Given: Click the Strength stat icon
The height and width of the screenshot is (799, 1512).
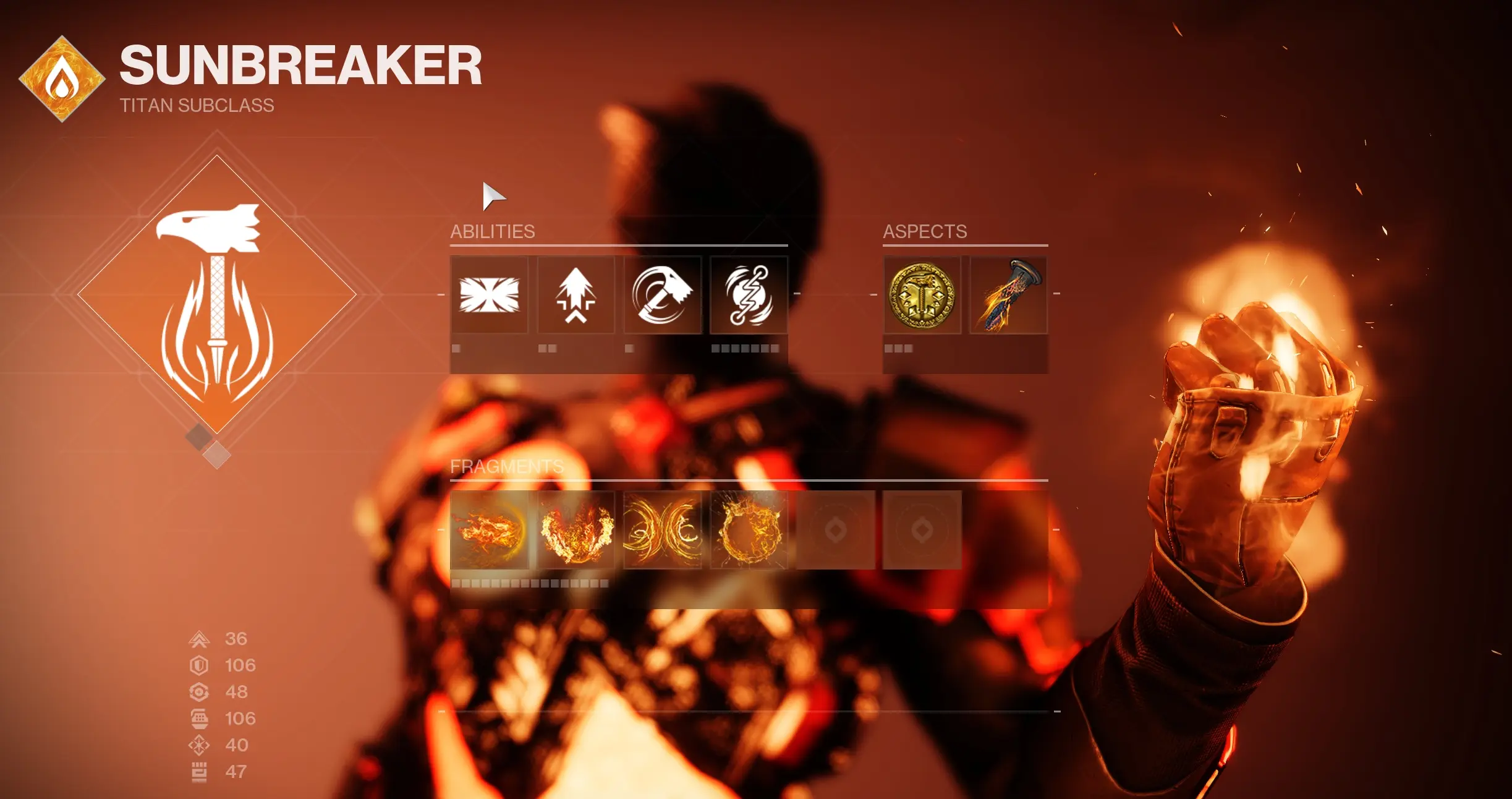Looking at the screenshot, I should [x=201, y=772].
